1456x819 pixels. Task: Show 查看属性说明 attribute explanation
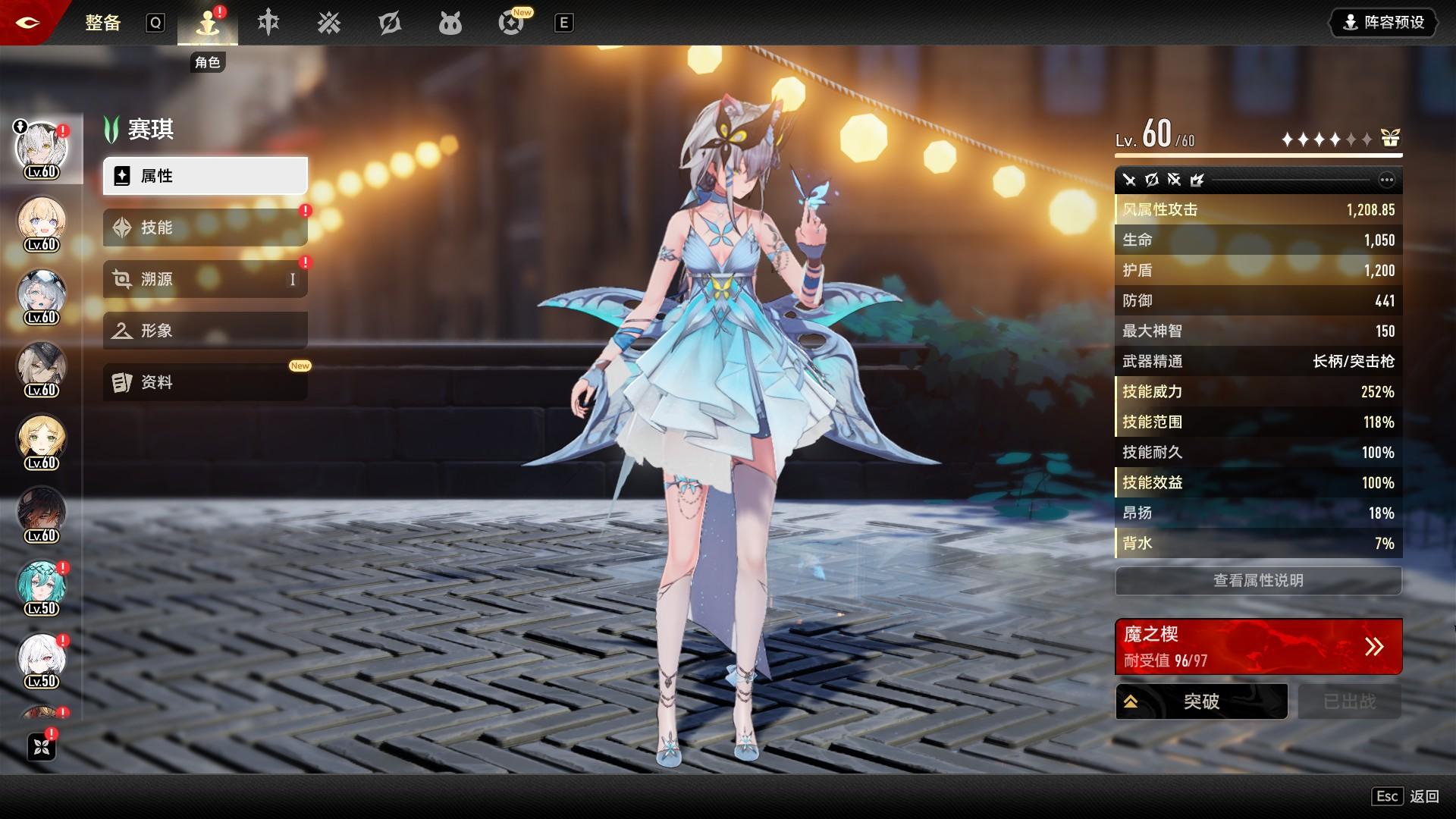pyautogui.click(x=1258, y=581)
